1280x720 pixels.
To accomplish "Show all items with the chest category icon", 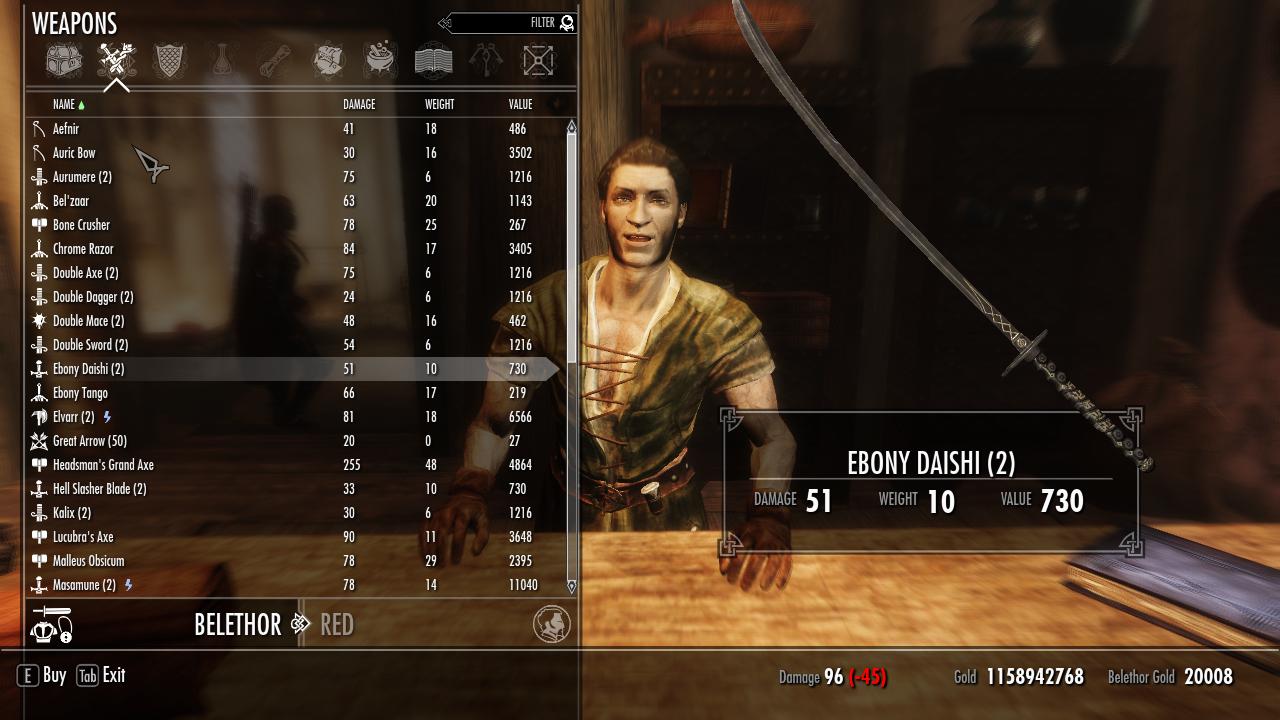I will pos(64,61).
